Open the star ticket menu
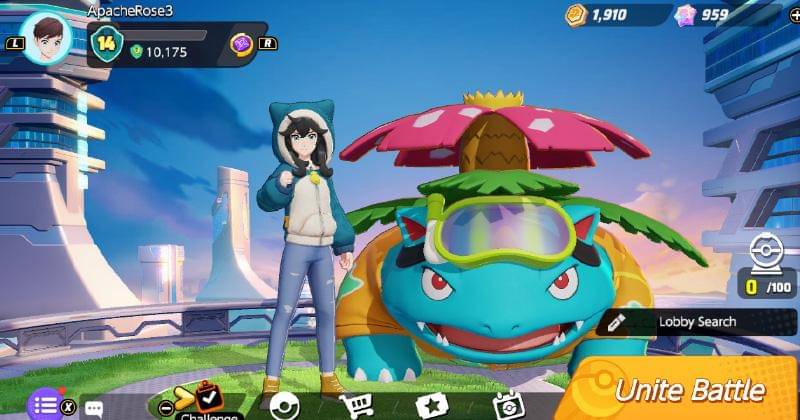Viewport: 800px width, 420px height. tap(430, 406)
